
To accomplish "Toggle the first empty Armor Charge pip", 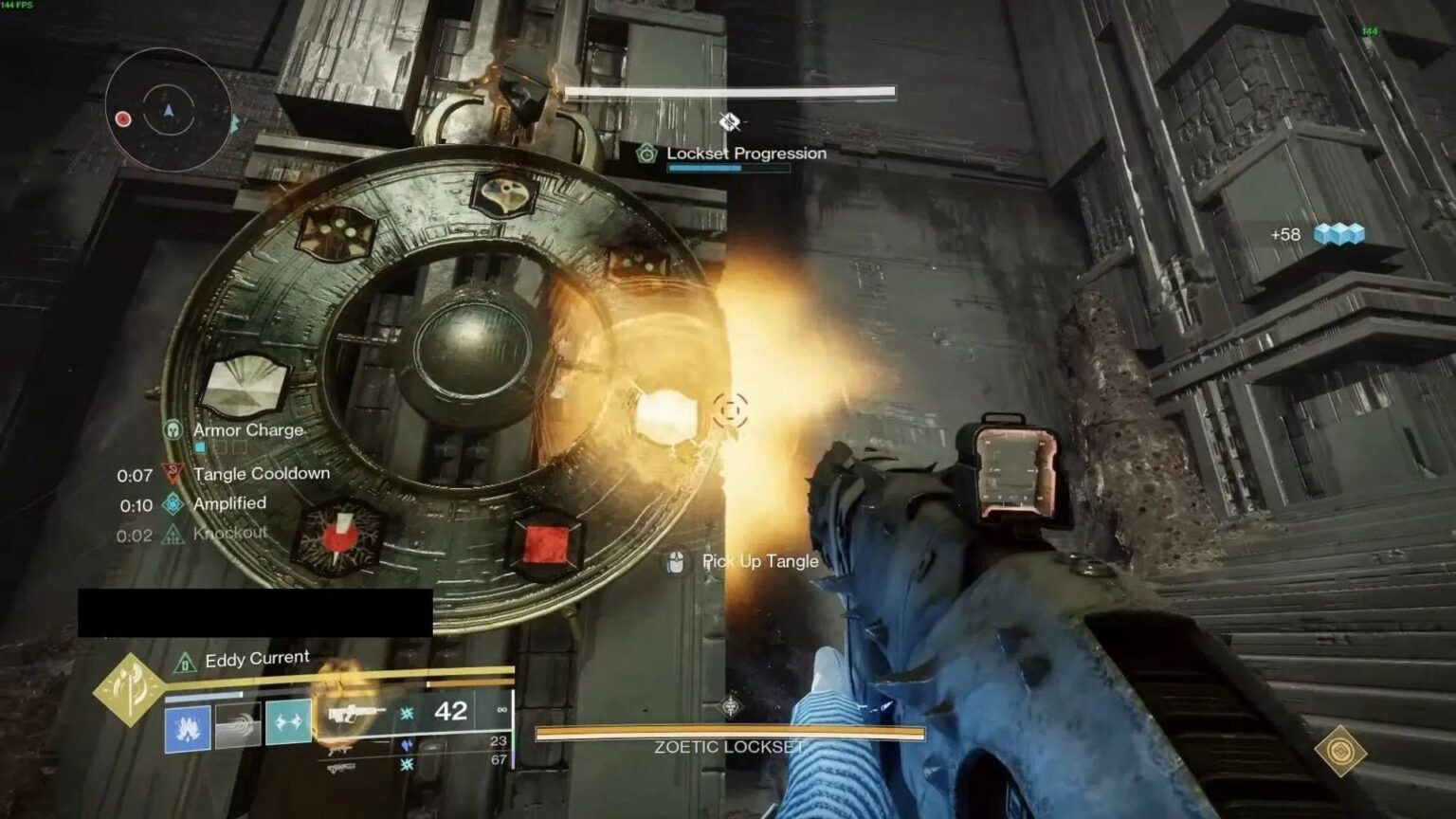I will 221,446.
